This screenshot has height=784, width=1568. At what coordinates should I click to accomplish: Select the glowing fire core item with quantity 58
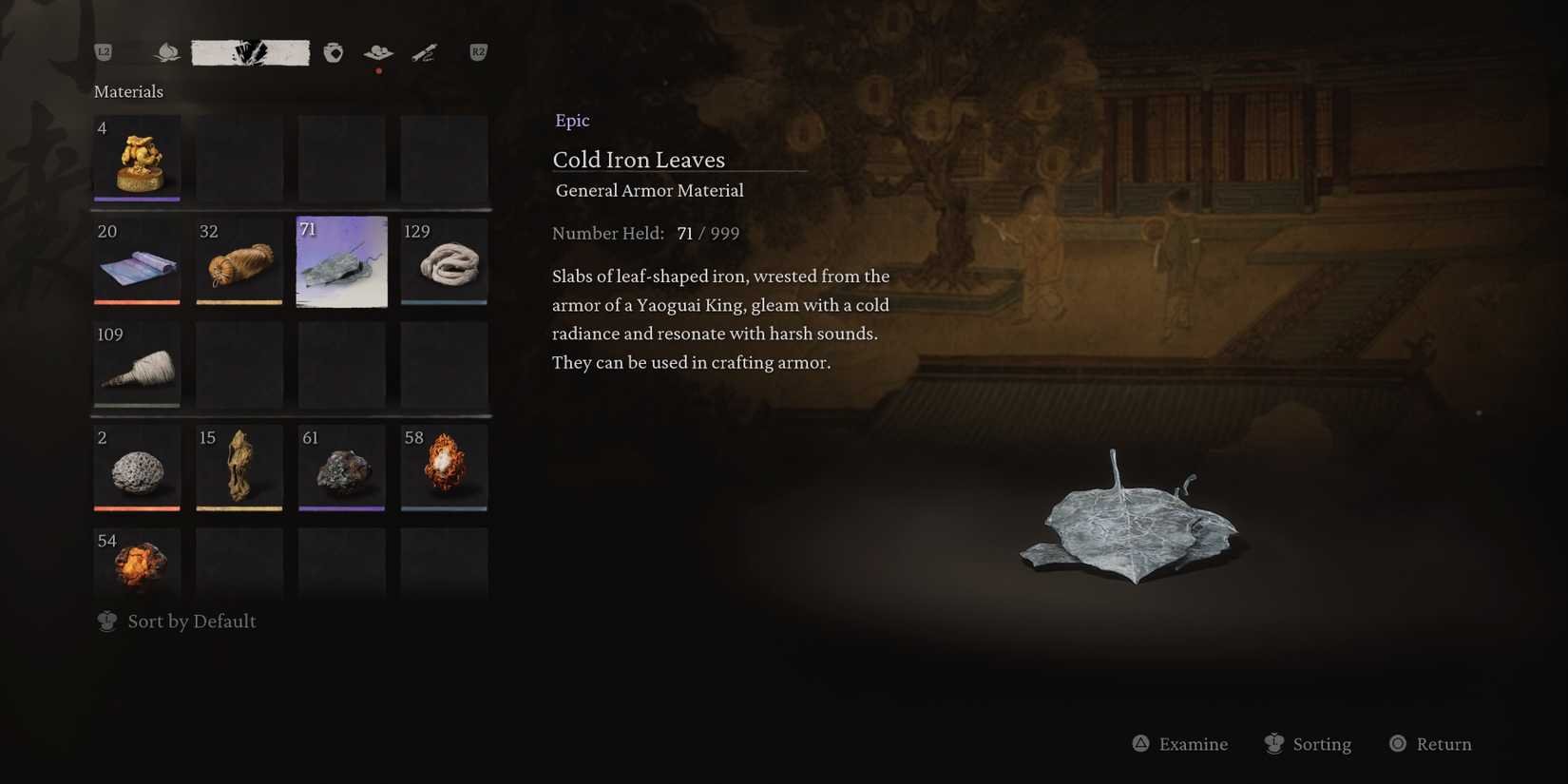444,467
